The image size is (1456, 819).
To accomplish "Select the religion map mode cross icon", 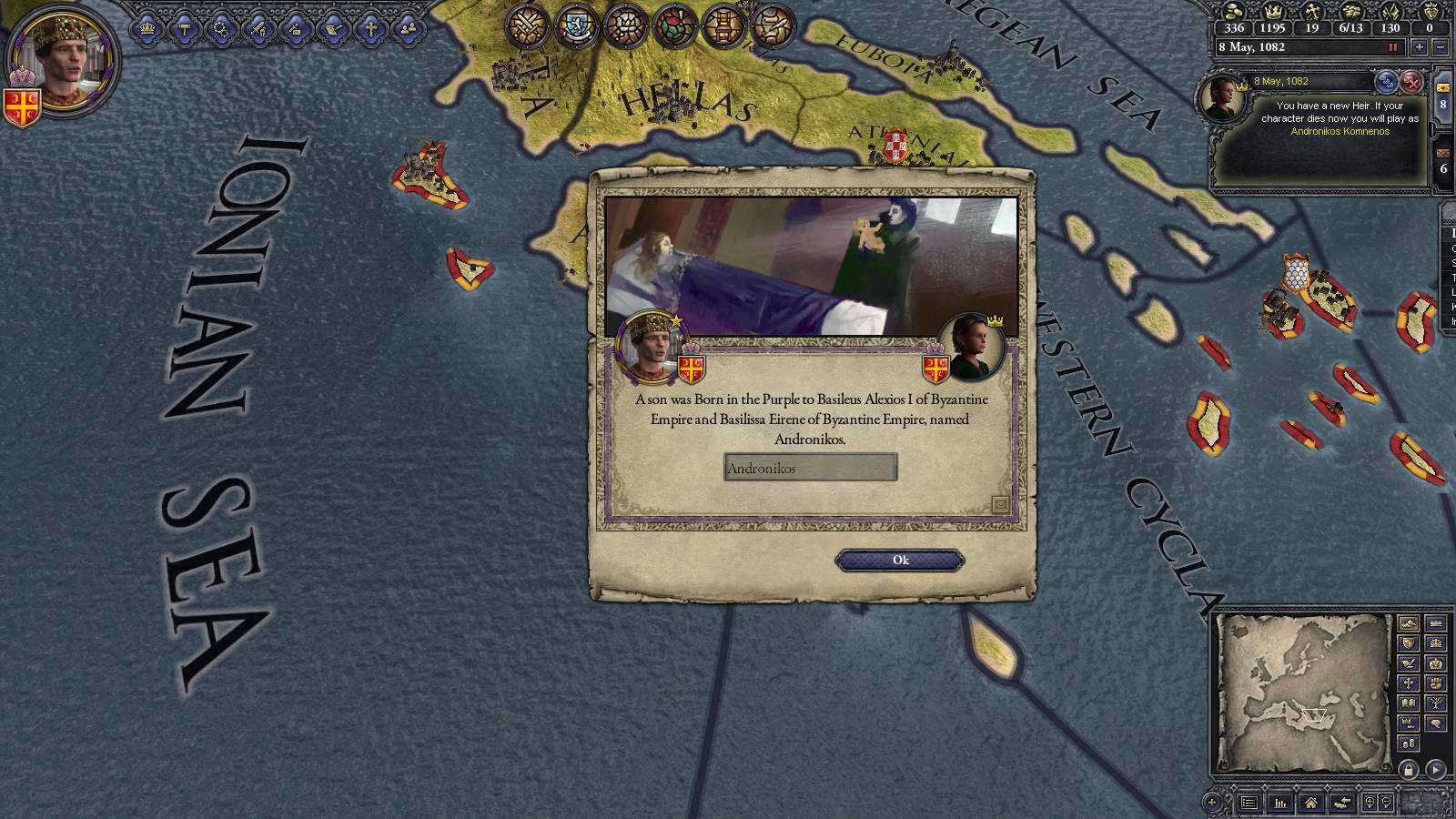I will click(1409, 682).
